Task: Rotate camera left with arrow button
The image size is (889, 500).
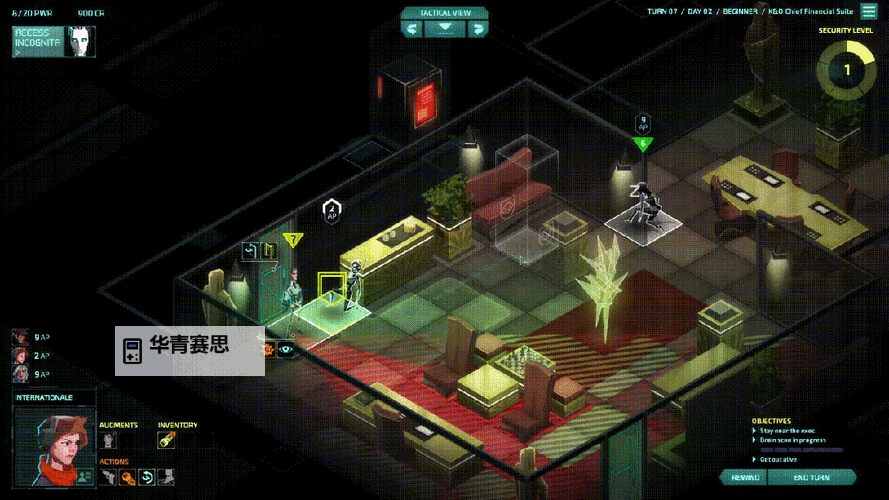Action: pos(411,29)
